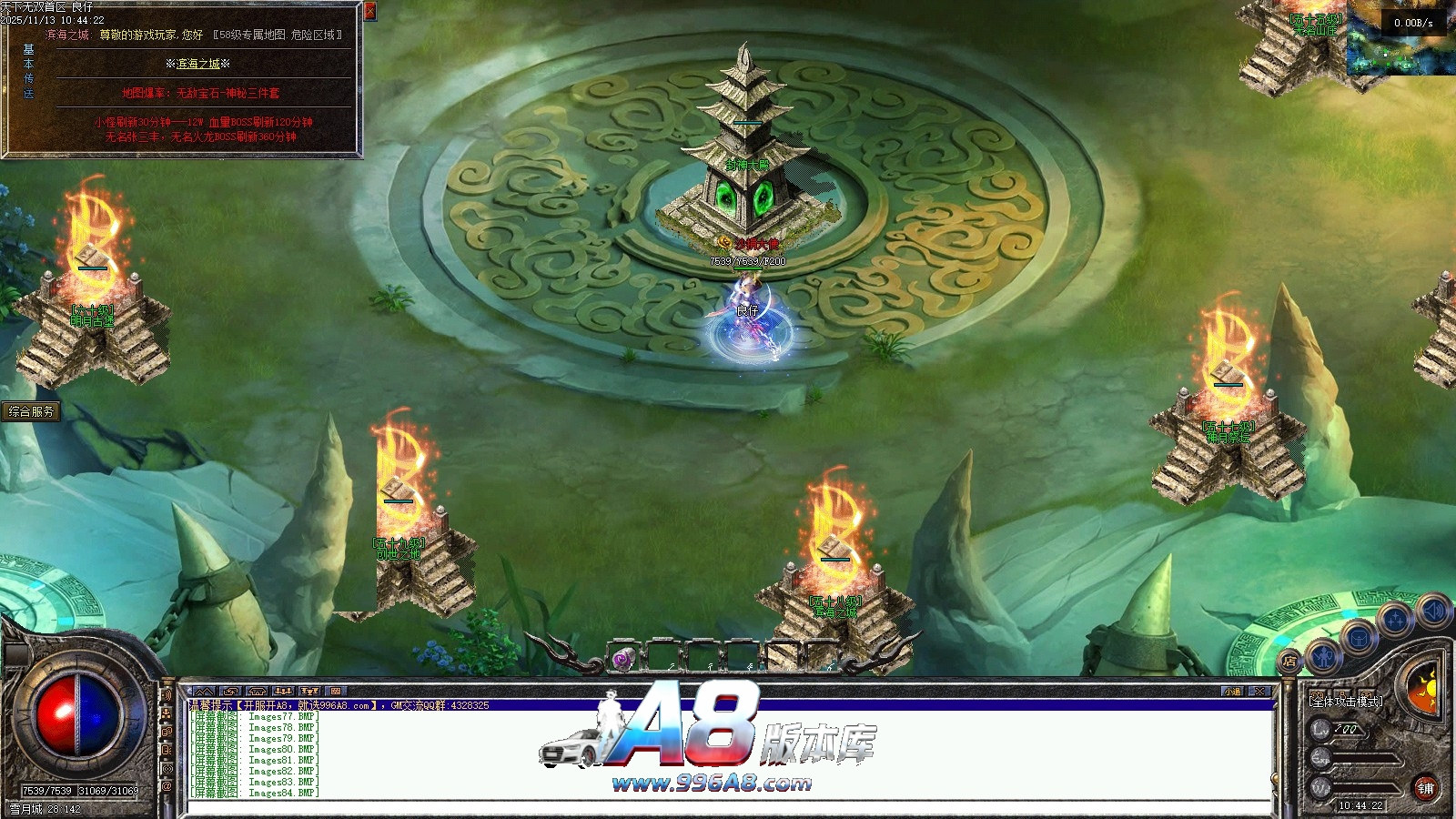
Task: Click the mountain-shaped first chat toolbar button
Action: click(203, 692)
